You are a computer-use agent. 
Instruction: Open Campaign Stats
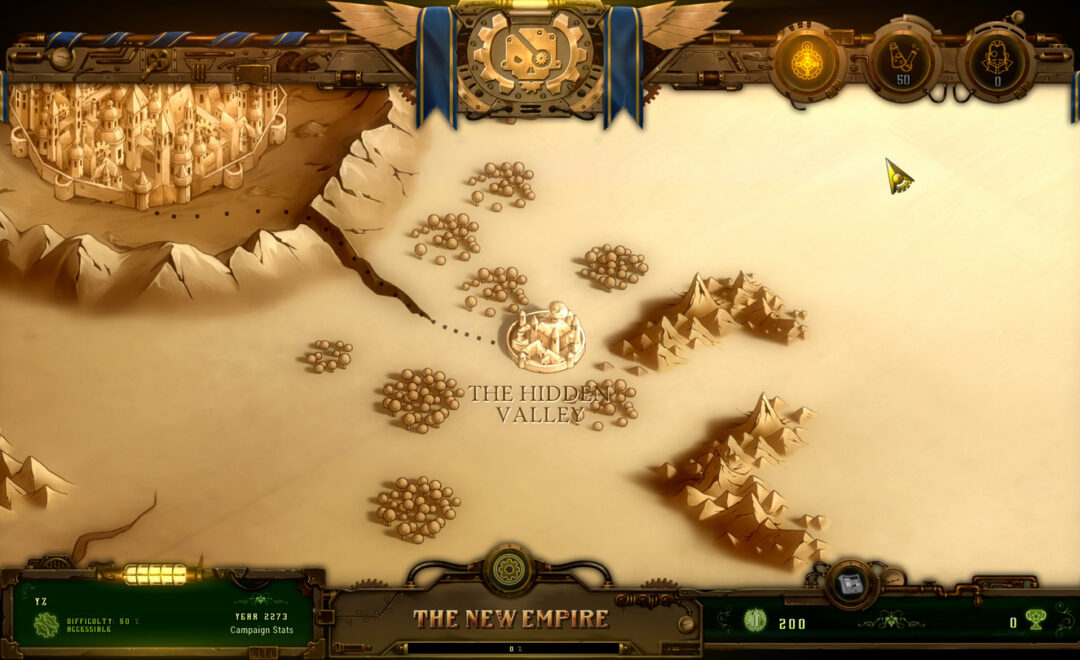pyautogui.click(x=261, y=630)
